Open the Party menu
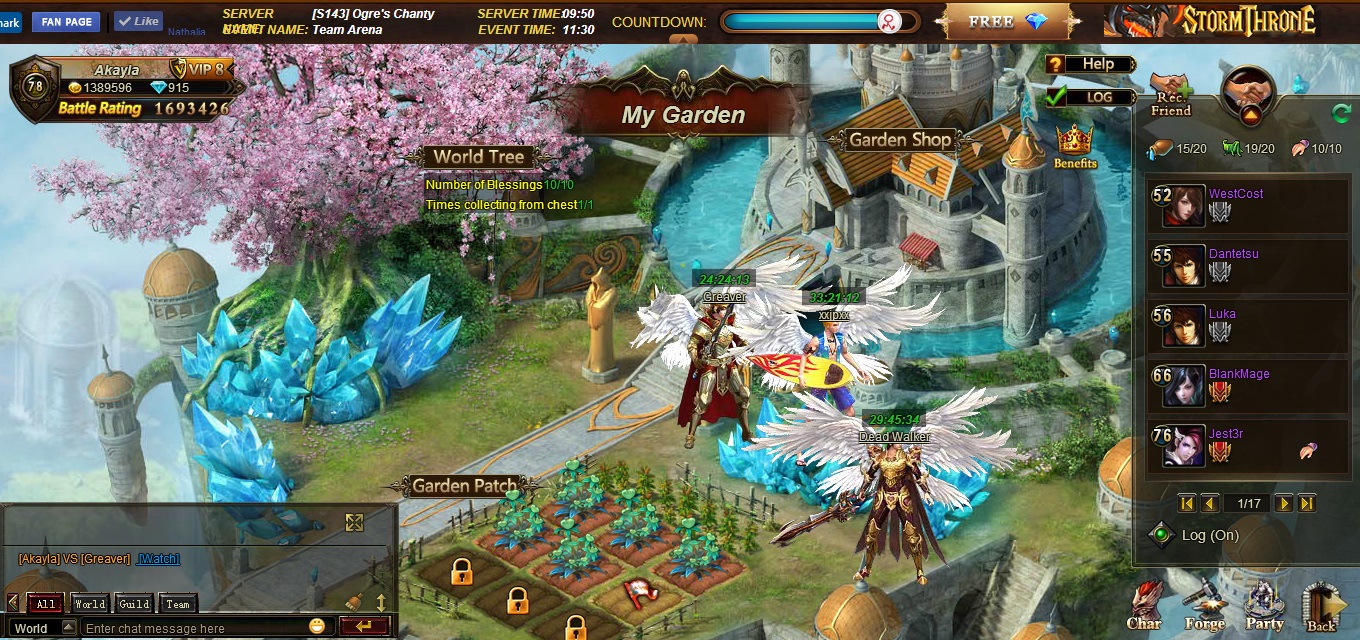The width and height of the screenshot is (1360, 640). coord(1264,606)
